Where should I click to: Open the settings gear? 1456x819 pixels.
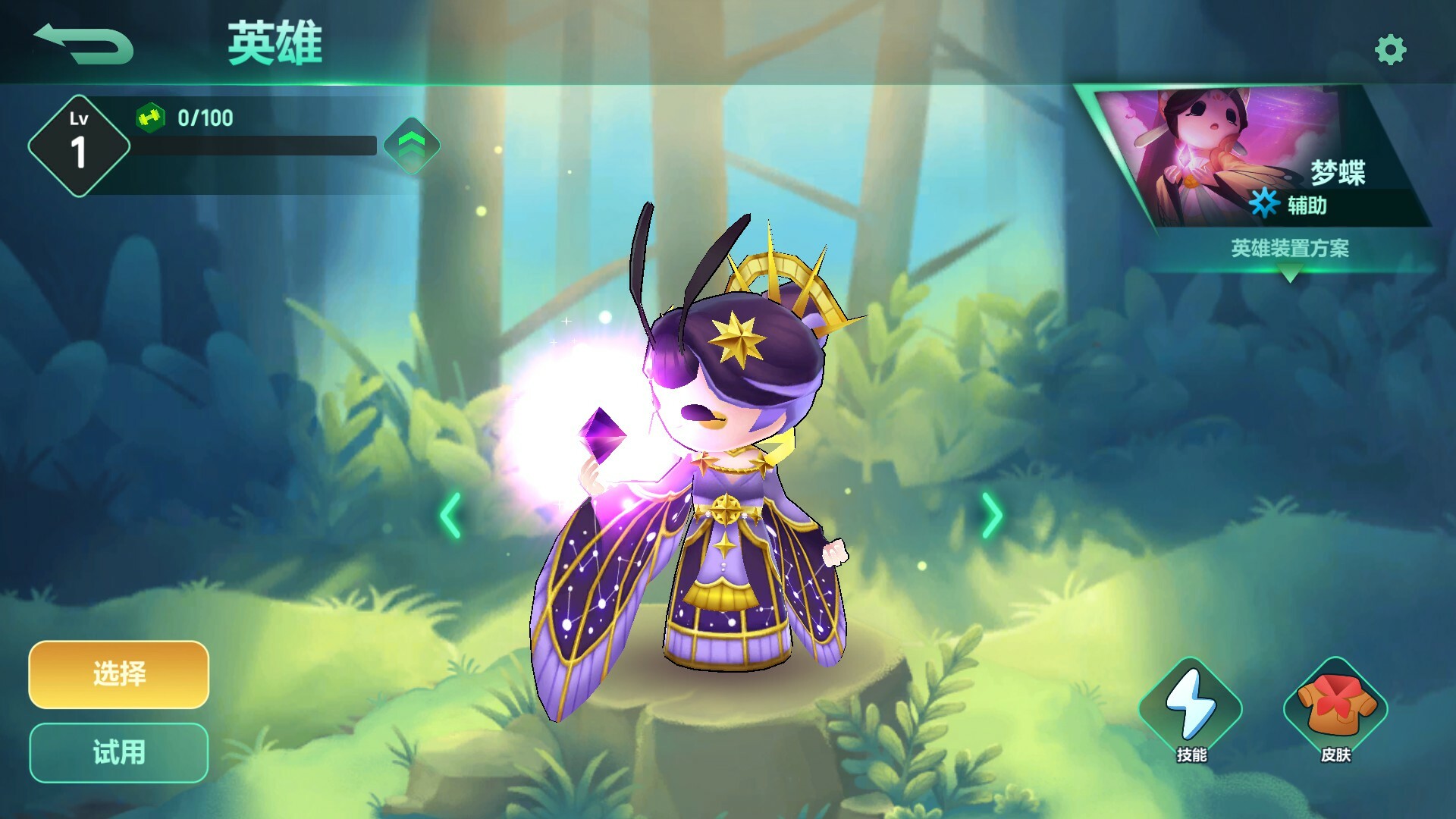click(x=1392, y=49)
